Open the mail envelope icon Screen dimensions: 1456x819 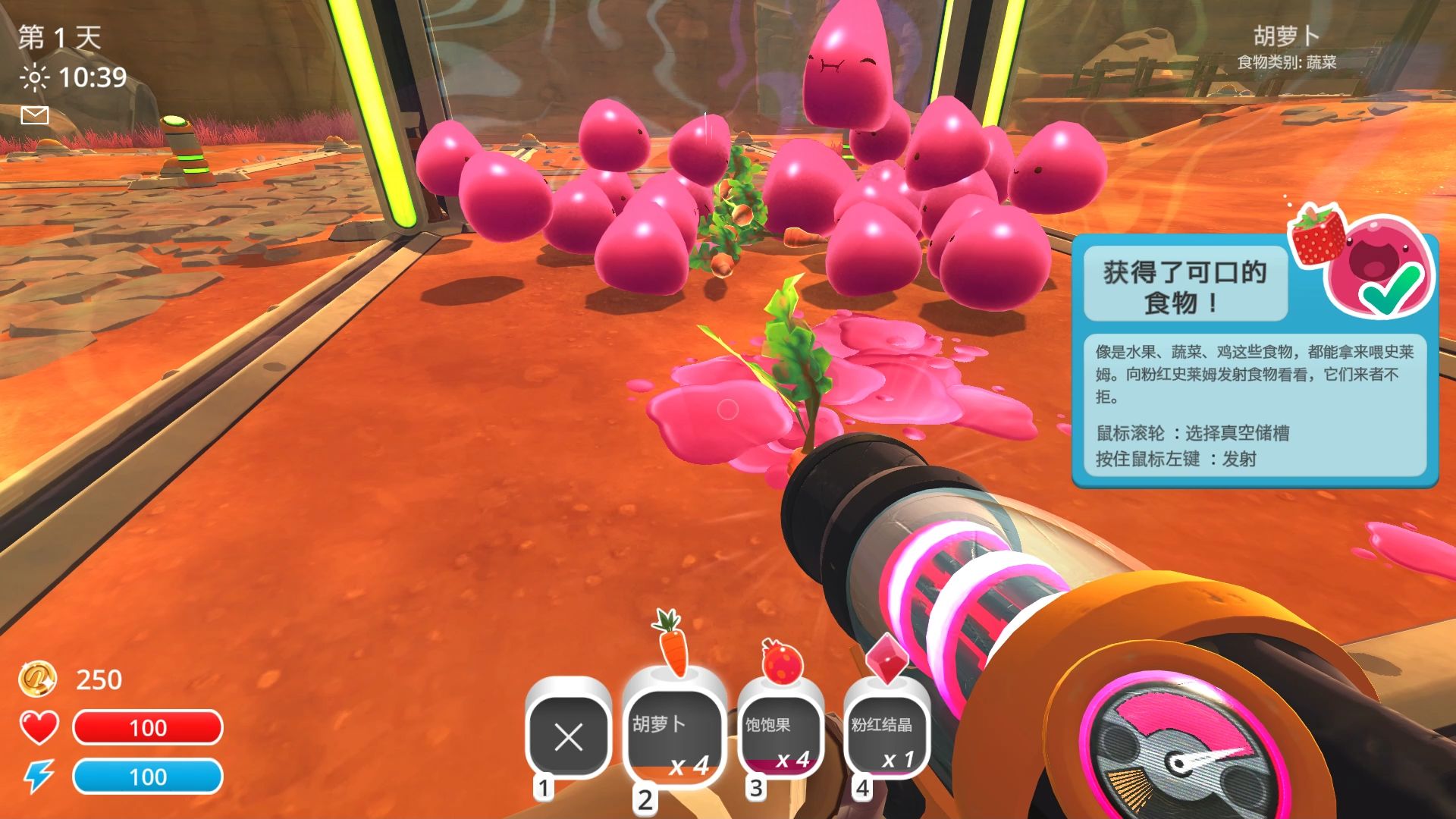(x=35, y=115)
